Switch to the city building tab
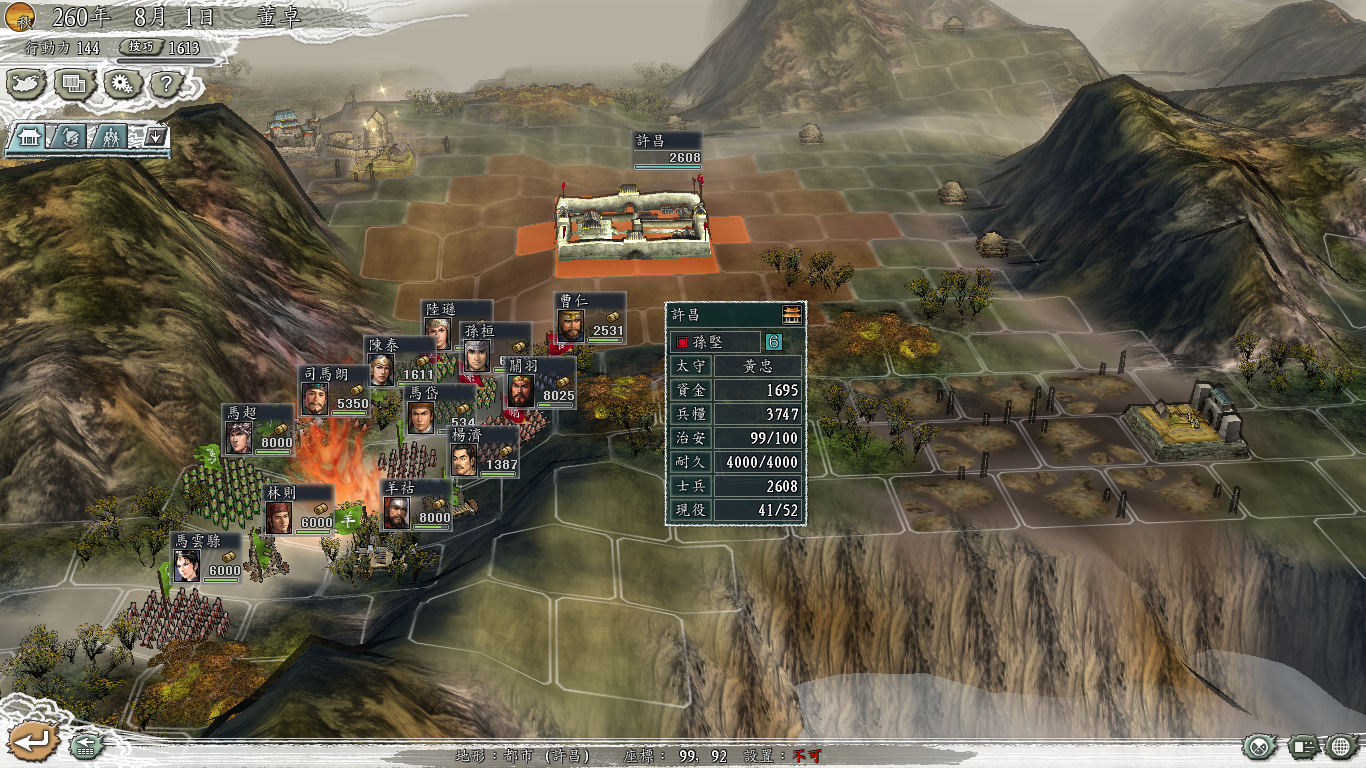1366x768 pixels. coord(27,137)
